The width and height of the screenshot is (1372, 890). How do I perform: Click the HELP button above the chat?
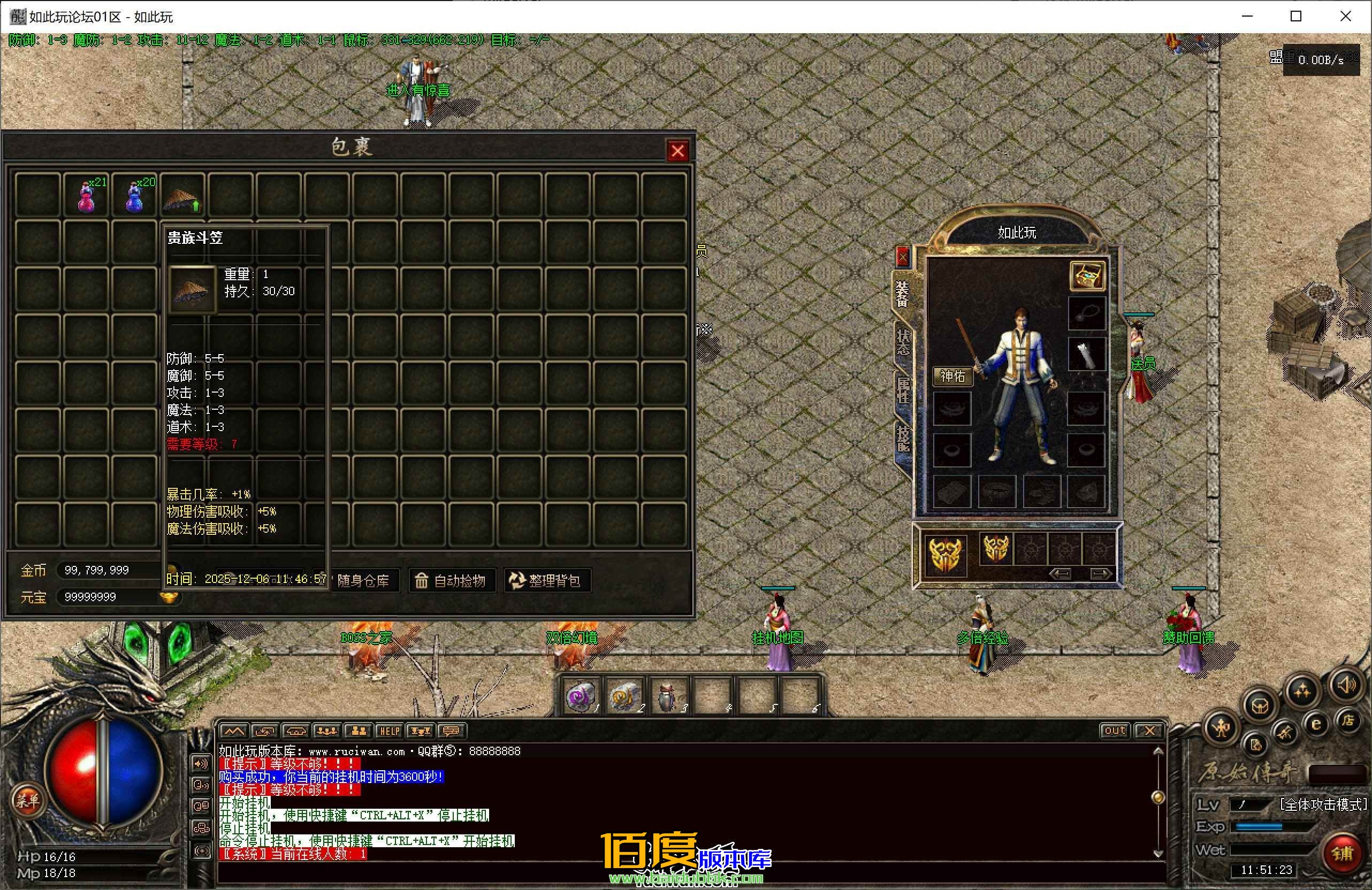pyautogui.click(x=389, y=731)
